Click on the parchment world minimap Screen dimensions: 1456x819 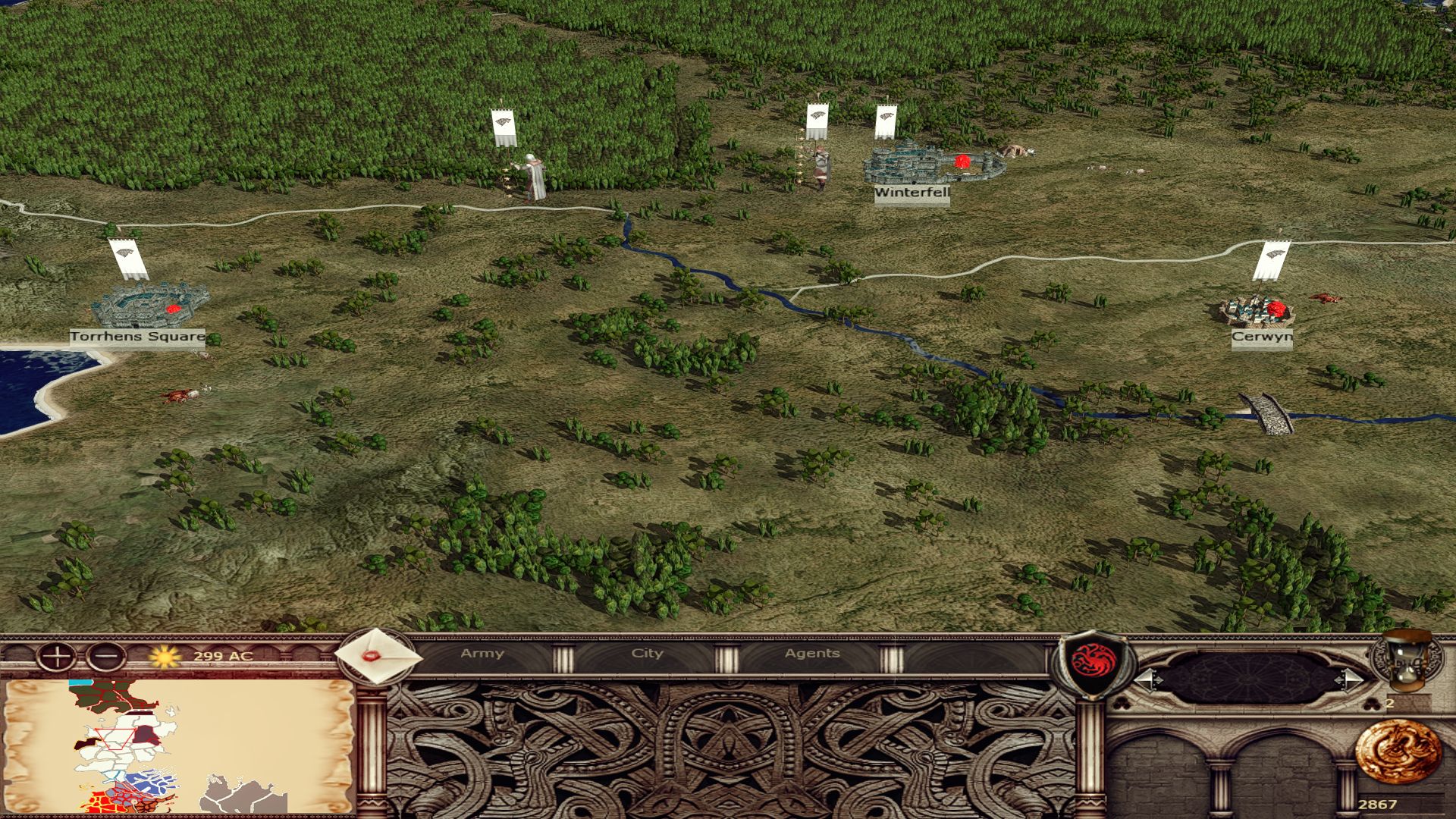(x=179, y=746)
